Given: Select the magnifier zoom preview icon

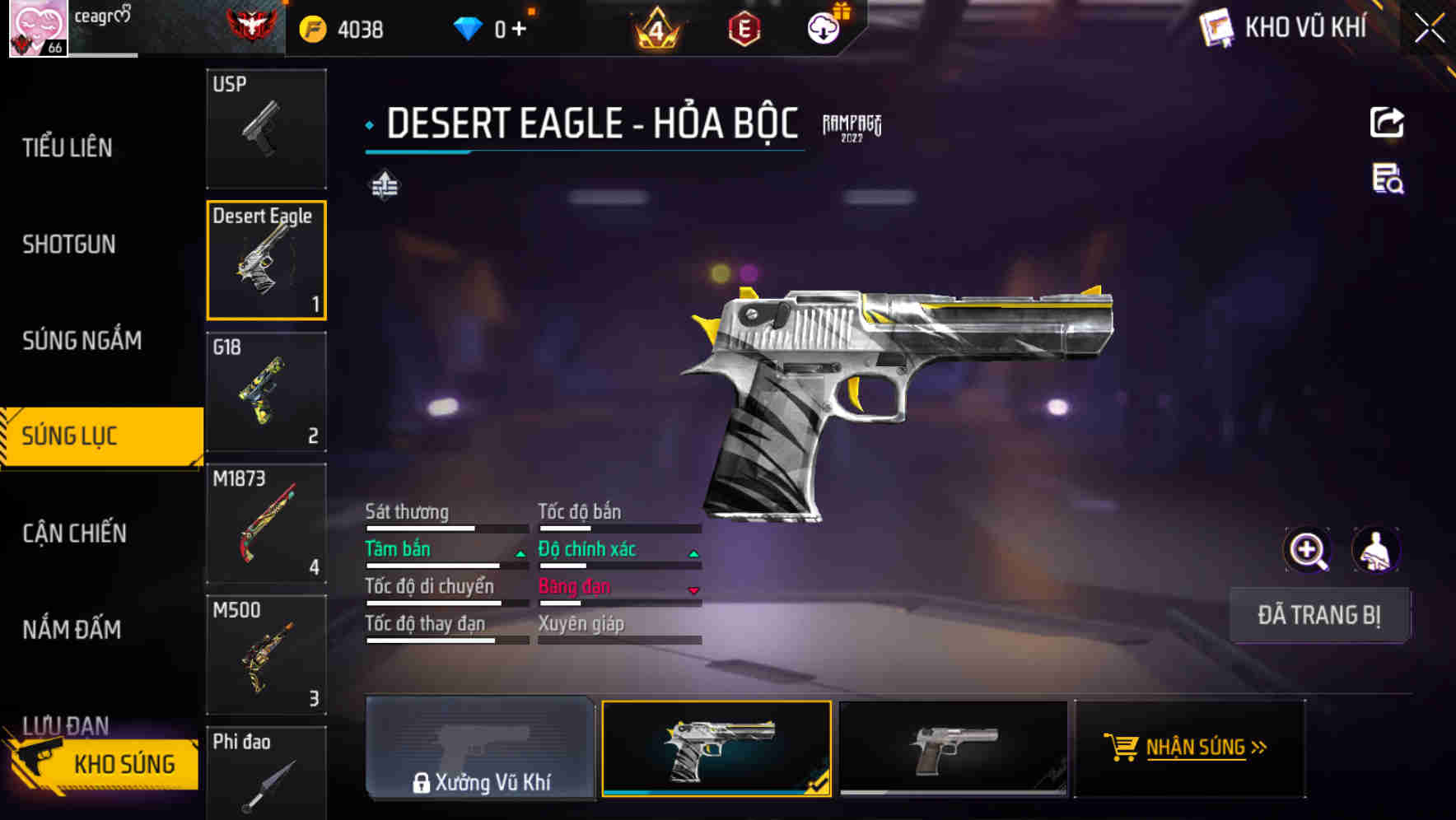Looking at the screenshot, I should [x=1308, y=549].
